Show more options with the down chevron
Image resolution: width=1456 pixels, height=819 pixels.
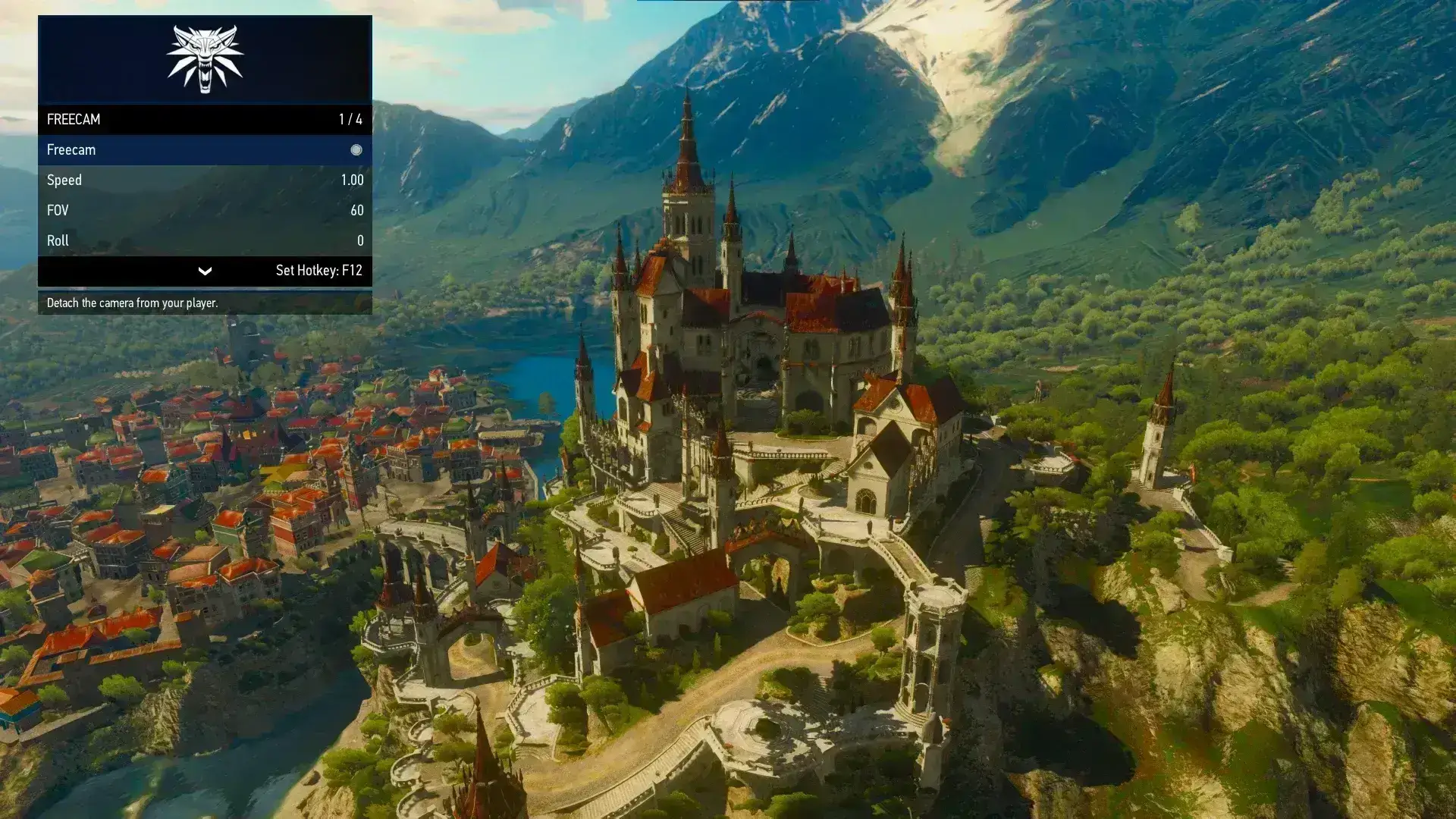(205, 271)
